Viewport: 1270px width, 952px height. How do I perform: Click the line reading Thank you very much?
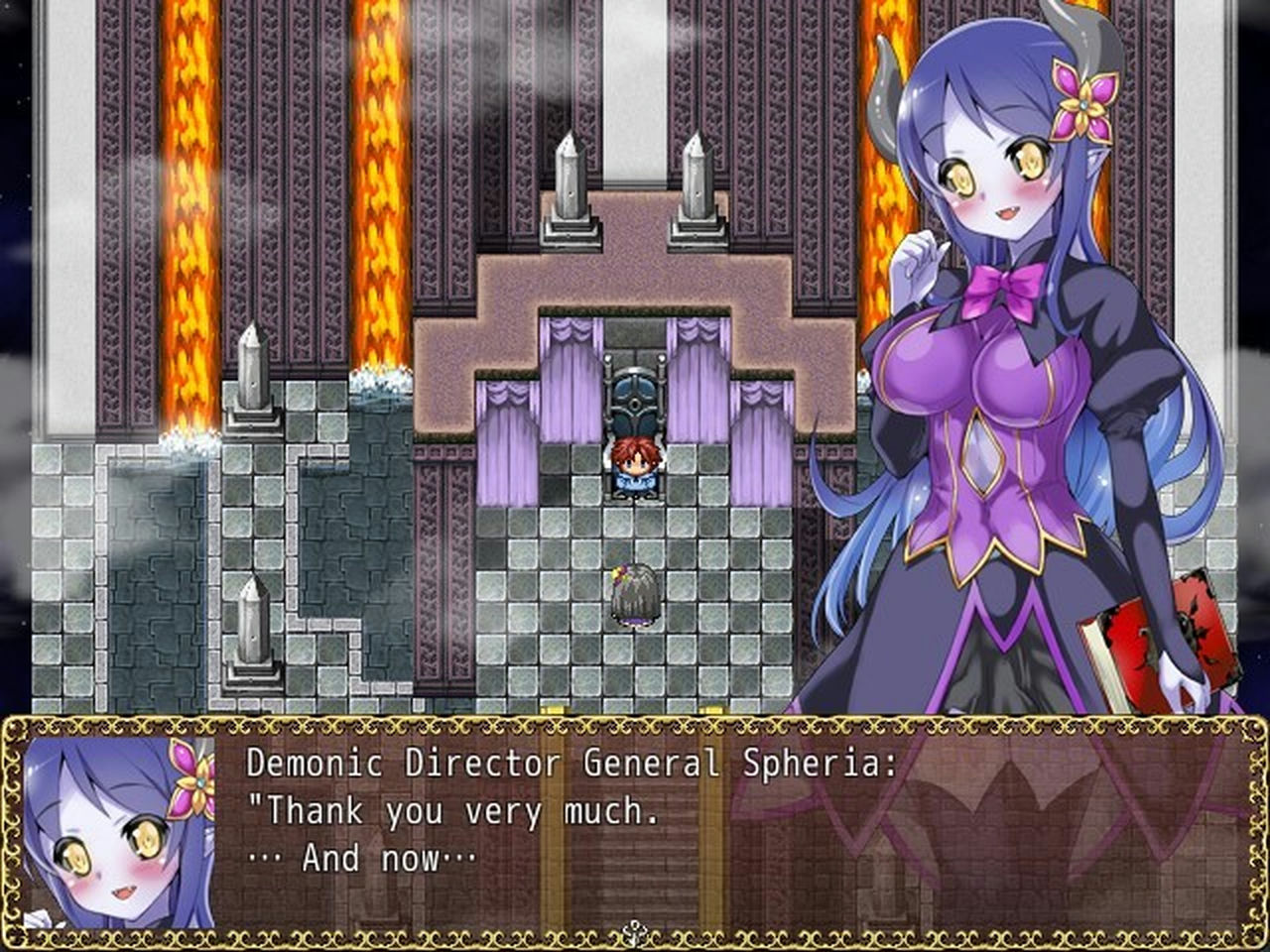[456, 810]
